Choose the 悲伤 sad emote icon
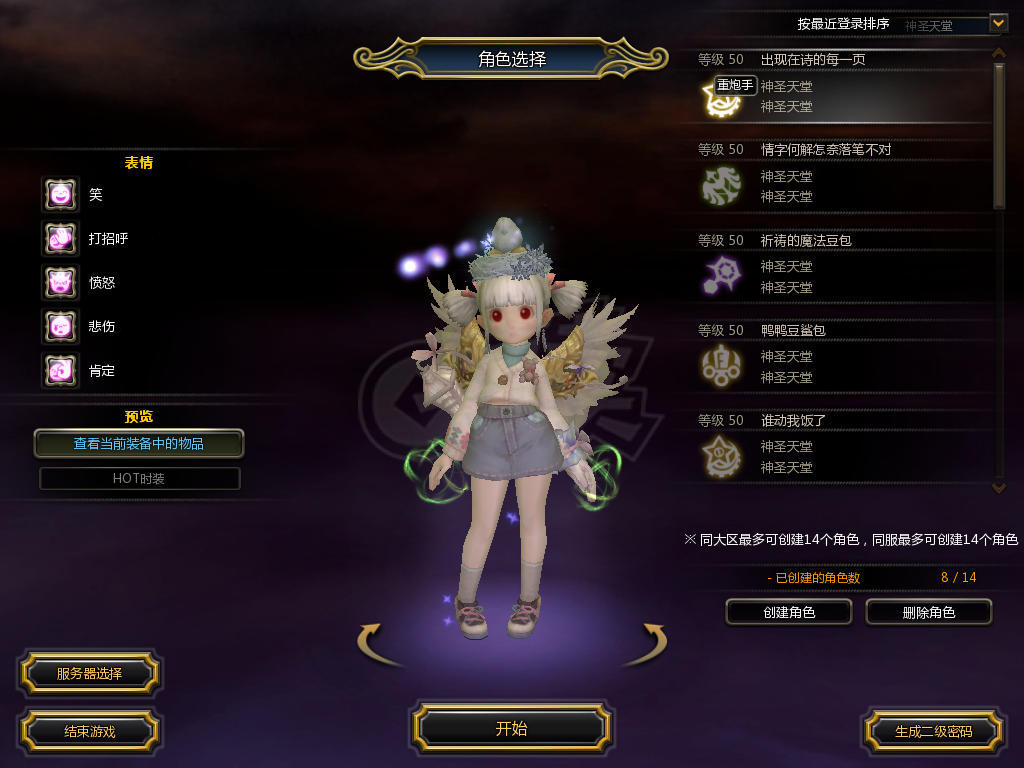1024x768 pixels. point(60,327)
